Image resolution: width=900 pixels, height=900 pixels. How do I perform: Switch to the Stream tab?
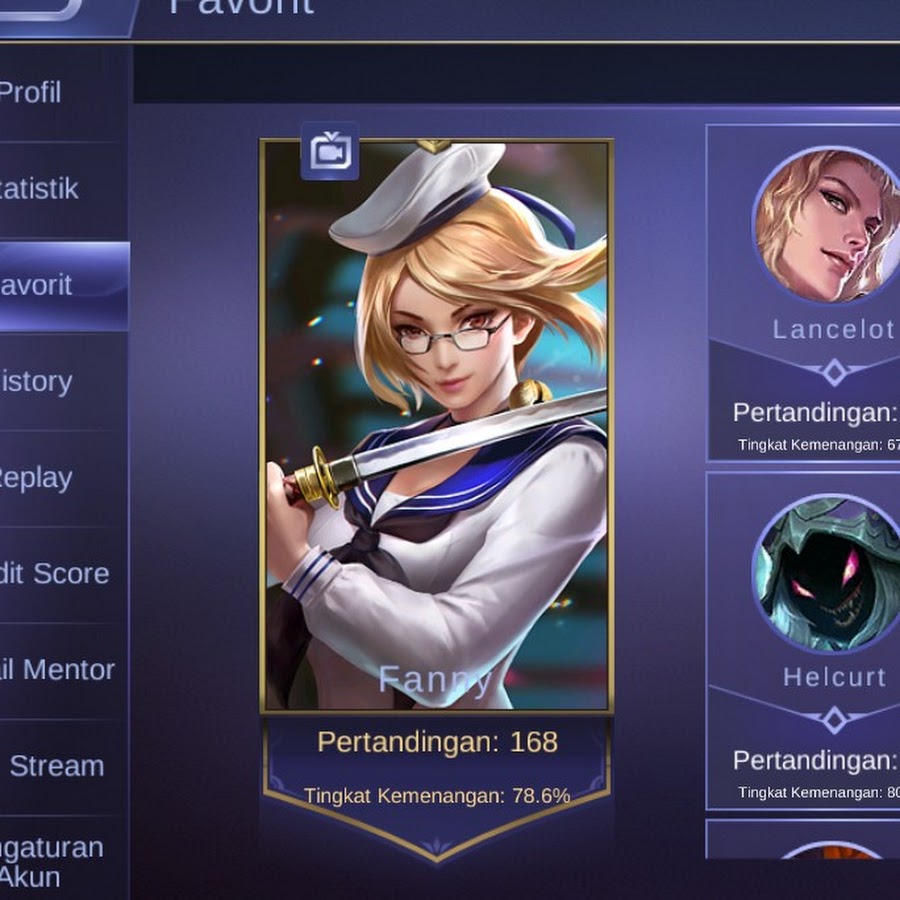pyautogui.click(x=58, y=766)
